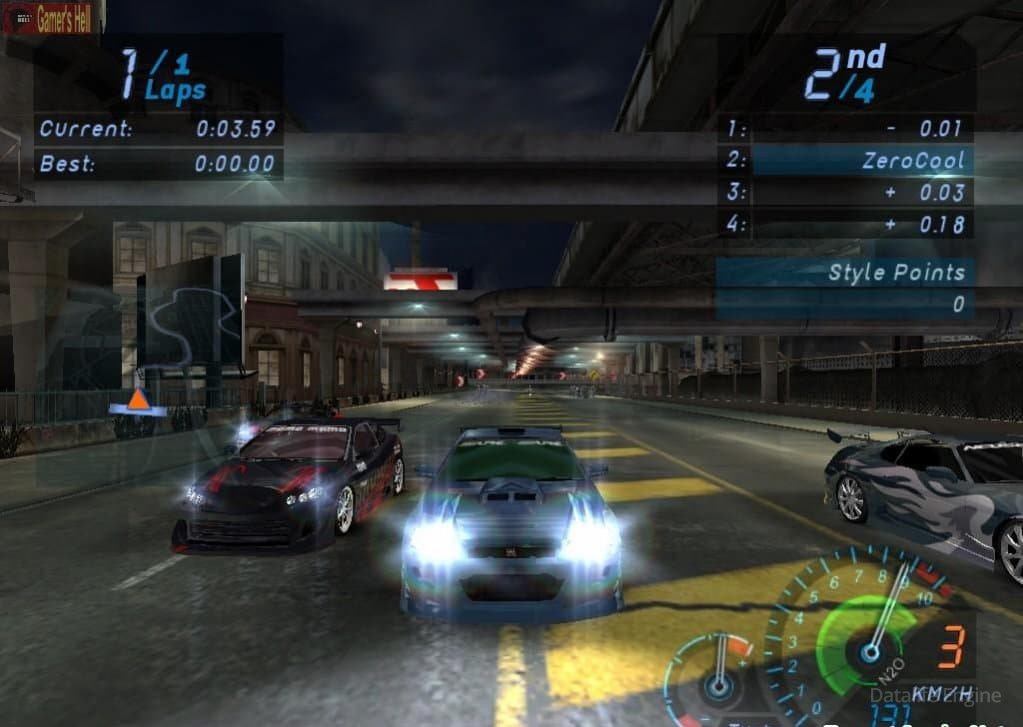This screenshot has height=727, width=1023.
Task: Click the Gamer's Hell watermark logo
Action: (52, 20)
